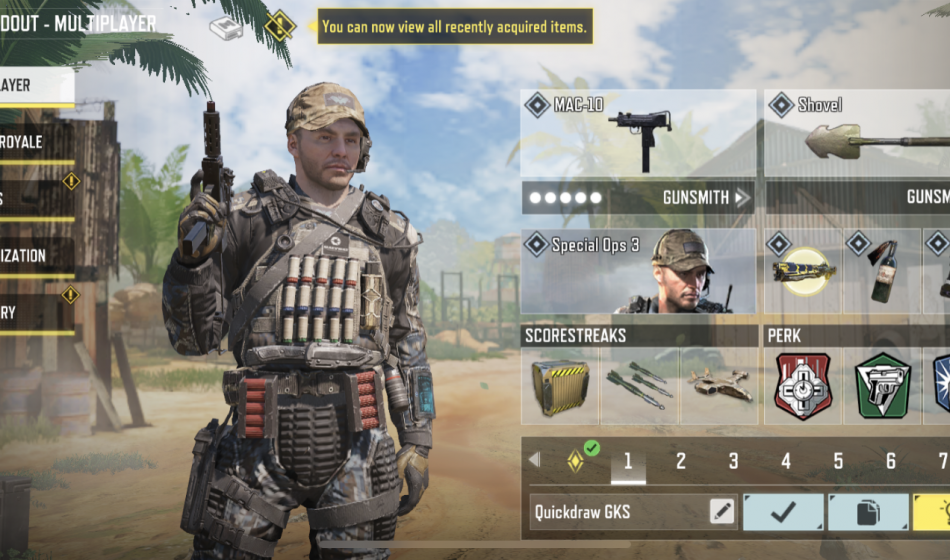This screenshot has width=950, height=560.
Task: Pick the care package crate scorestreak
Action: click(560, 386)
